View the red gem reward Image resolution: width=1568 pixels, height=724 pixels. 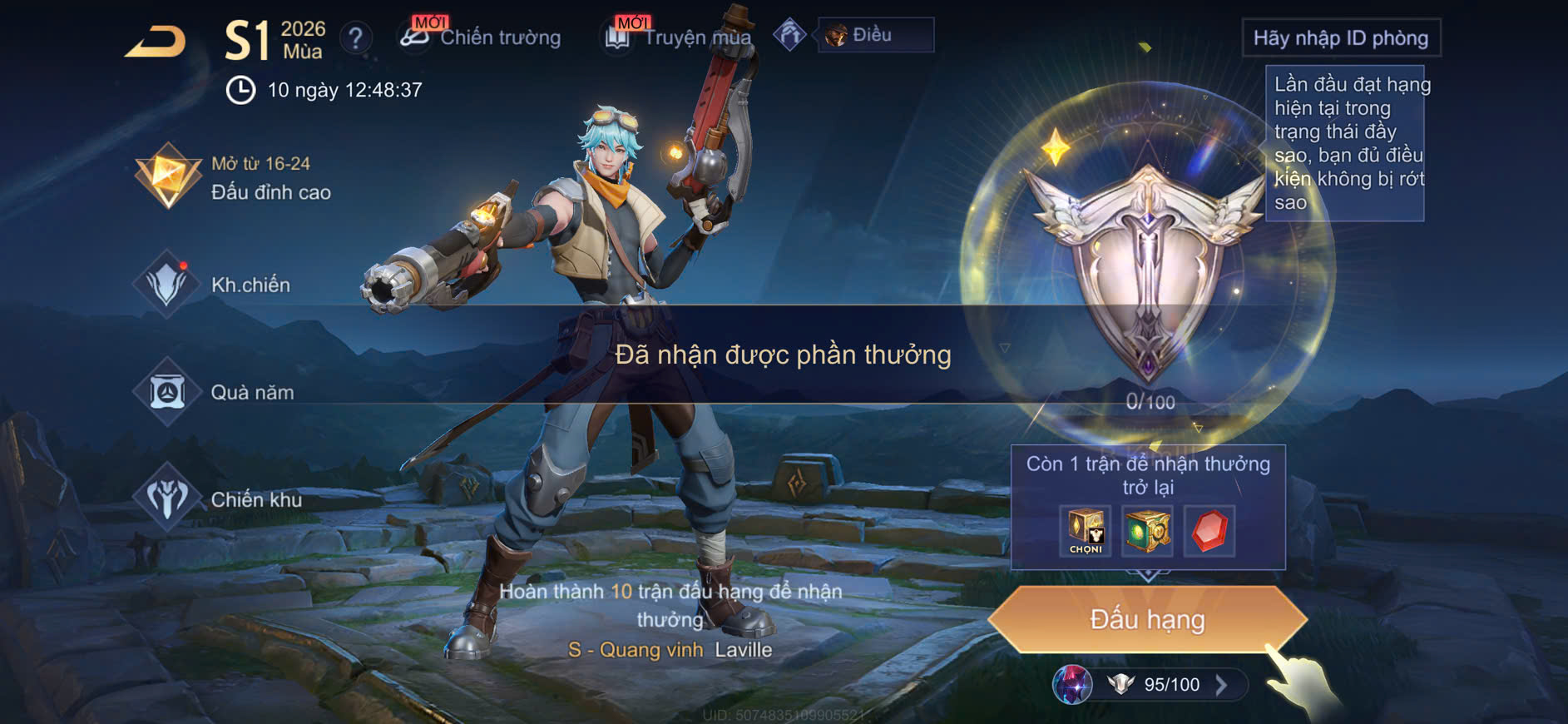pyautogui.click(x=1209, y=531)
